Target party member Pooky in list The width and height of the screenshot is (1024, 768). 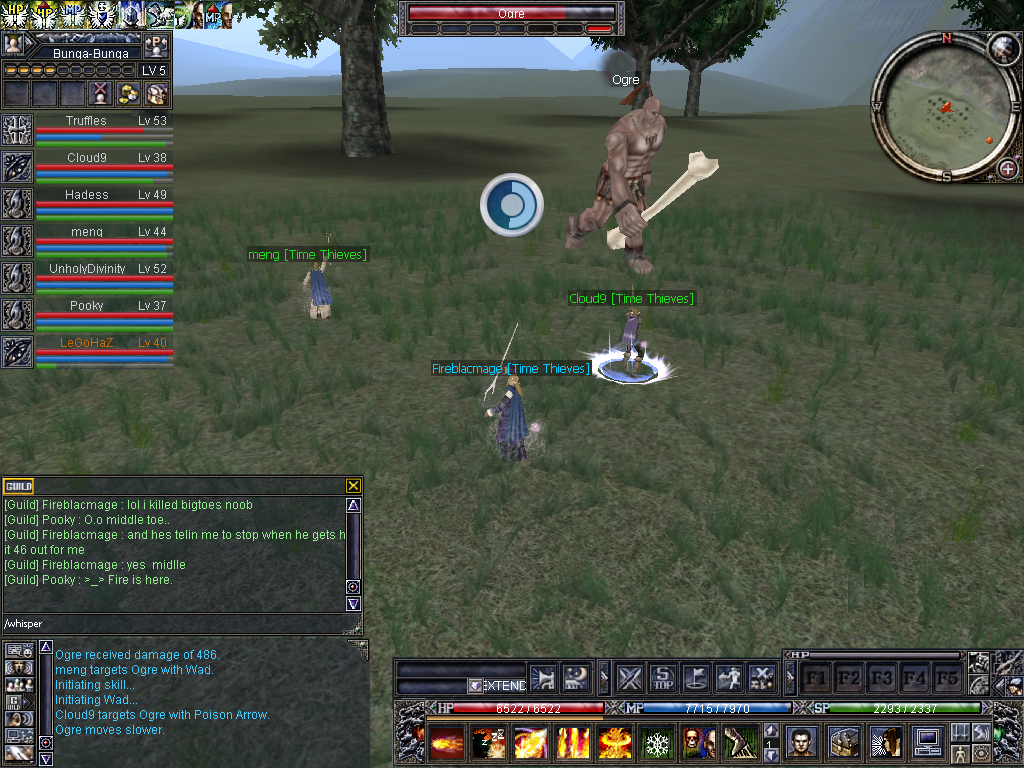[87, 306]
